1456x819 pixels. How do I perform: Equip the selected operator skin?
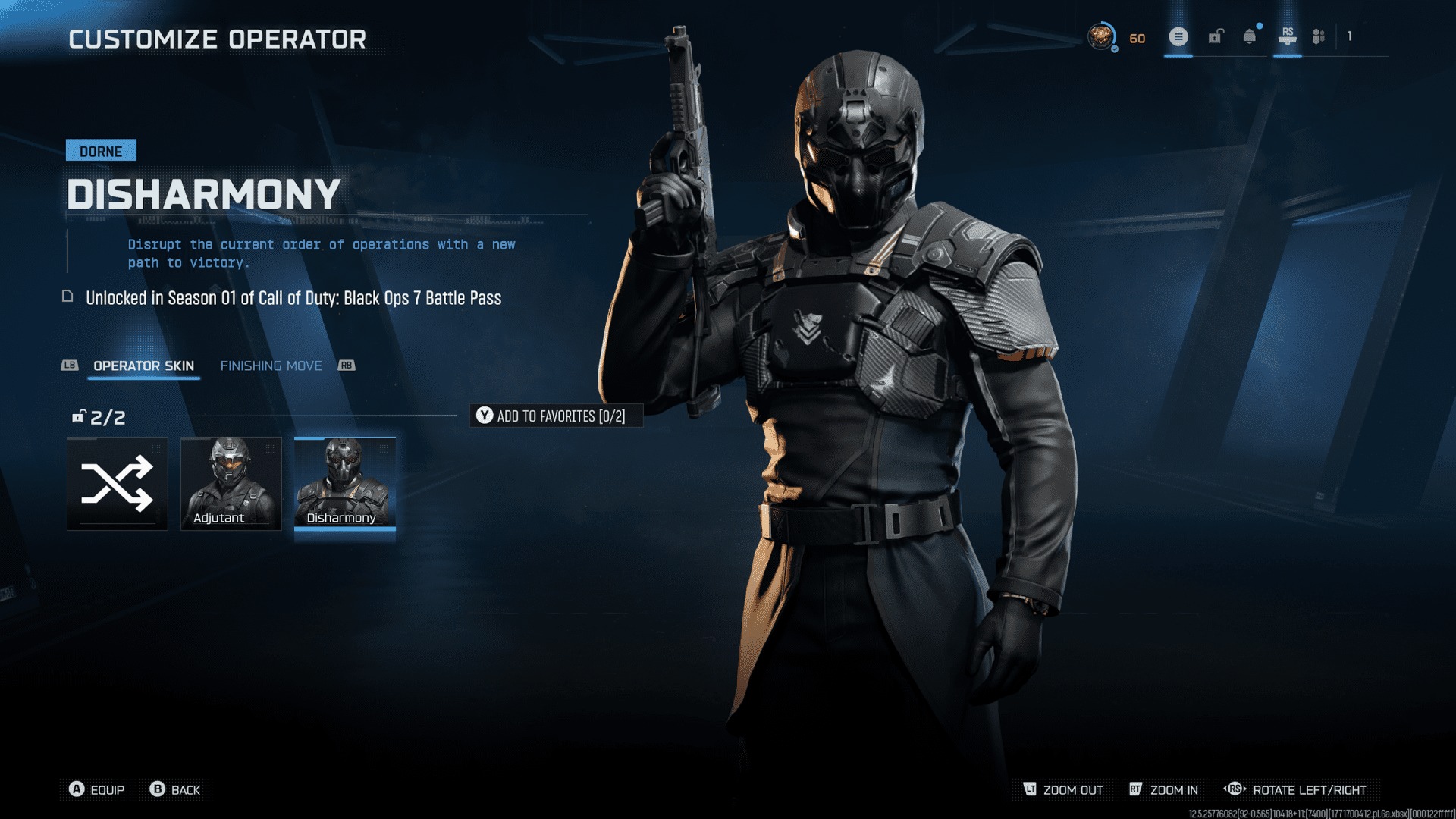97,789
